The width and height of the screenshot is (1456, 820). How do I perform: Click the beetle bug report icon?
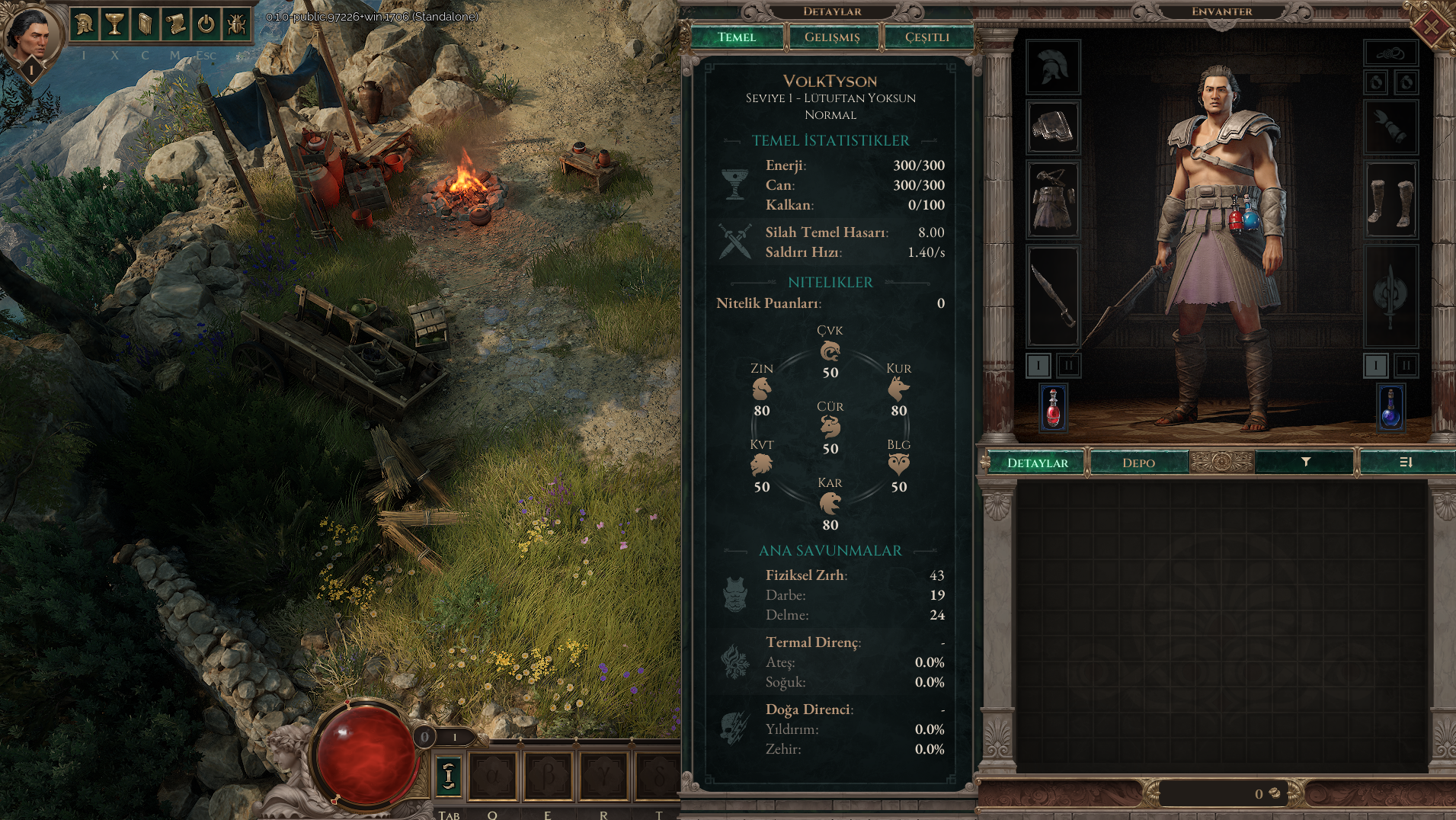tap(236, 24)
